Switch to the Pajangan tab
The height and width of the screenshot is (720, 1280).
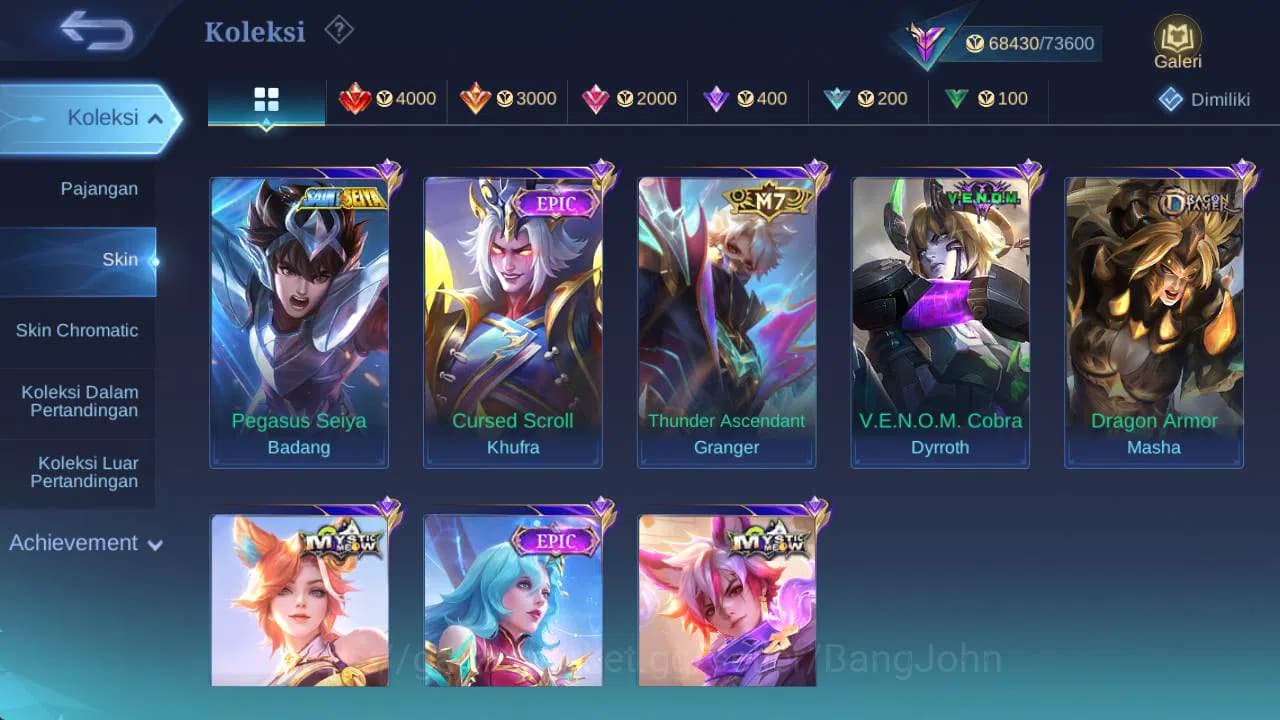(78, 188)
